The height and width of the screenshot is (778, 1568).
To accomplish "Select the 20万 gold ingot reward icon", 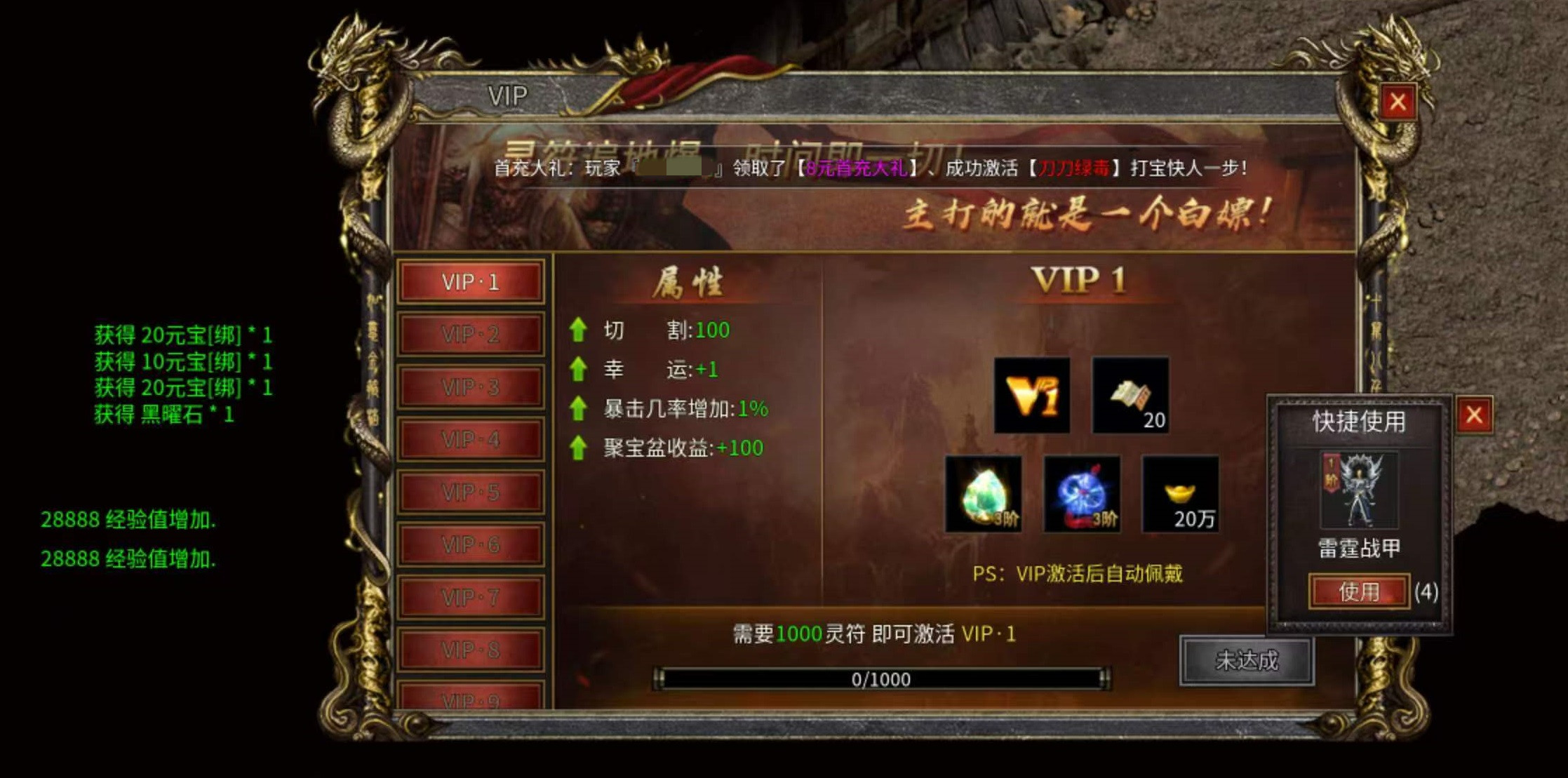I will pyautogui.click(x=1179, y=495).
